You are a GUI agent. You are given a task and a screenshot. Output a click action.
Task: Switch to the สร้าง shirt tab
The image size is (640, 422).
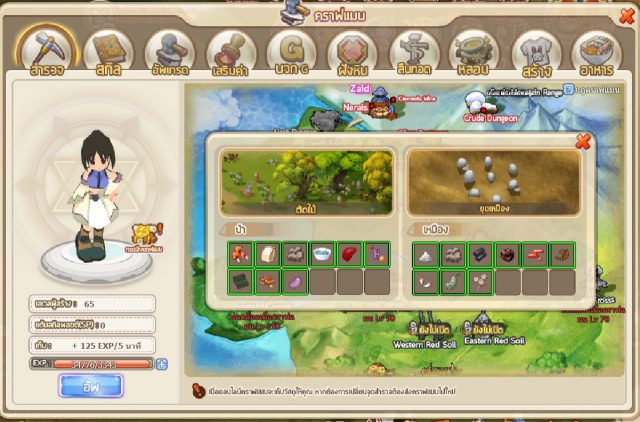click(x=535, y=53)
